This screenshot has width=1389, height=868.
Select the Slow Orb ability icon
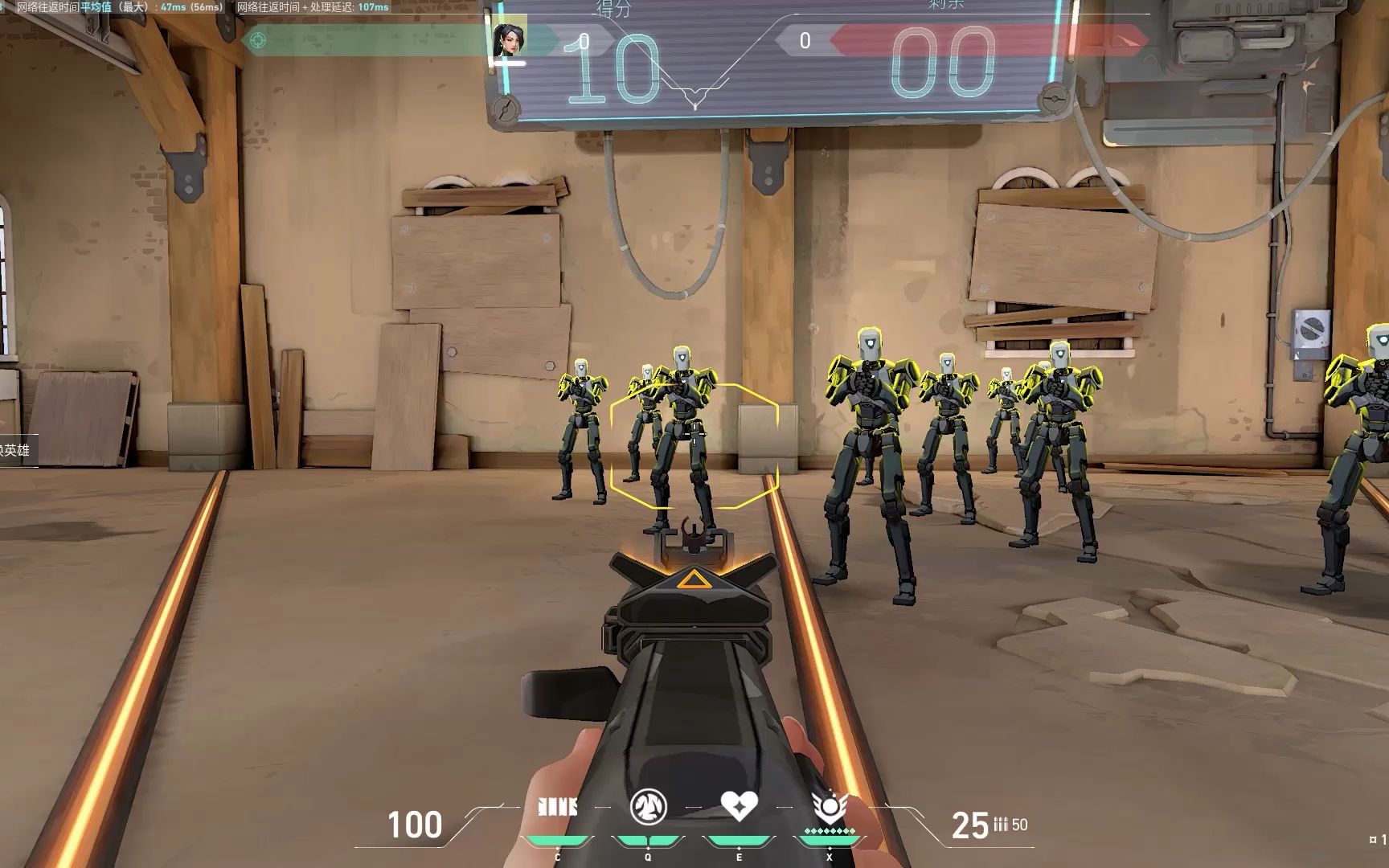coord(648,806)
